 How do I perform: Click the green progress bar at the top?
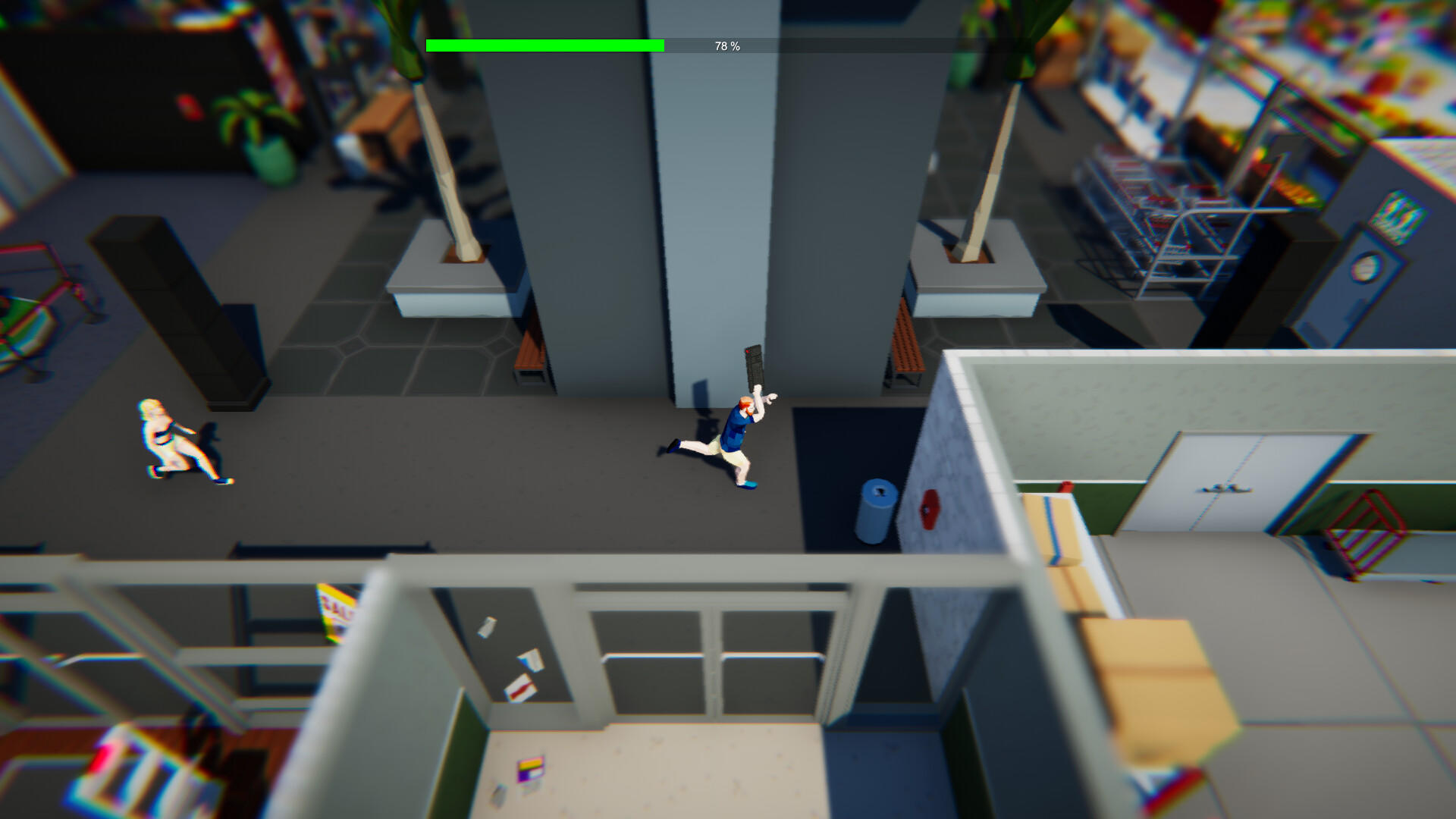[546, 45]
